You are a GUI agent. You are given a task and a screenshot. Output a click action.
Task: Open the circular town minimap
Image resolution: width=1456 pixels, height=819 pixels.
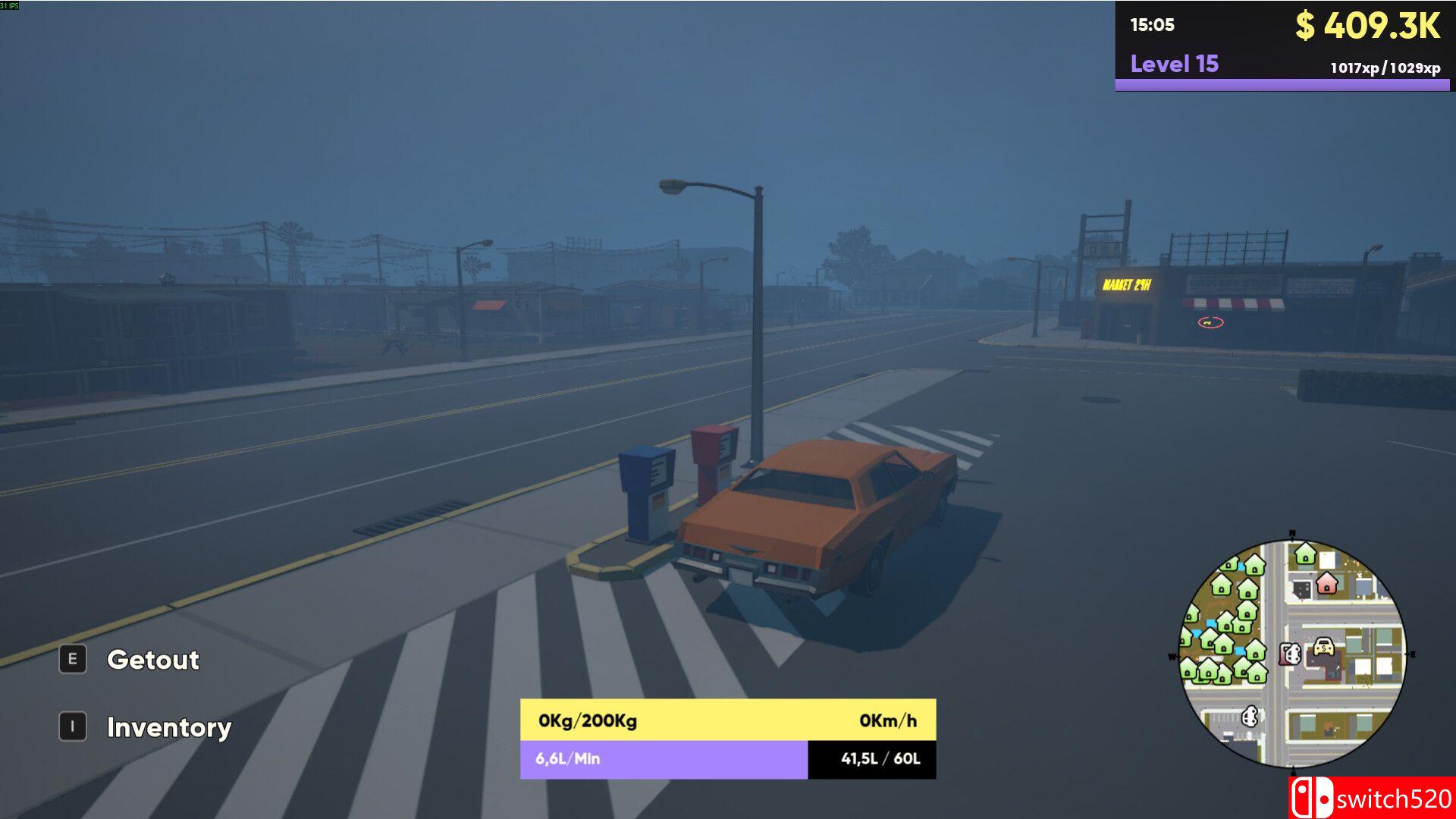click(x=1291, y=653)
